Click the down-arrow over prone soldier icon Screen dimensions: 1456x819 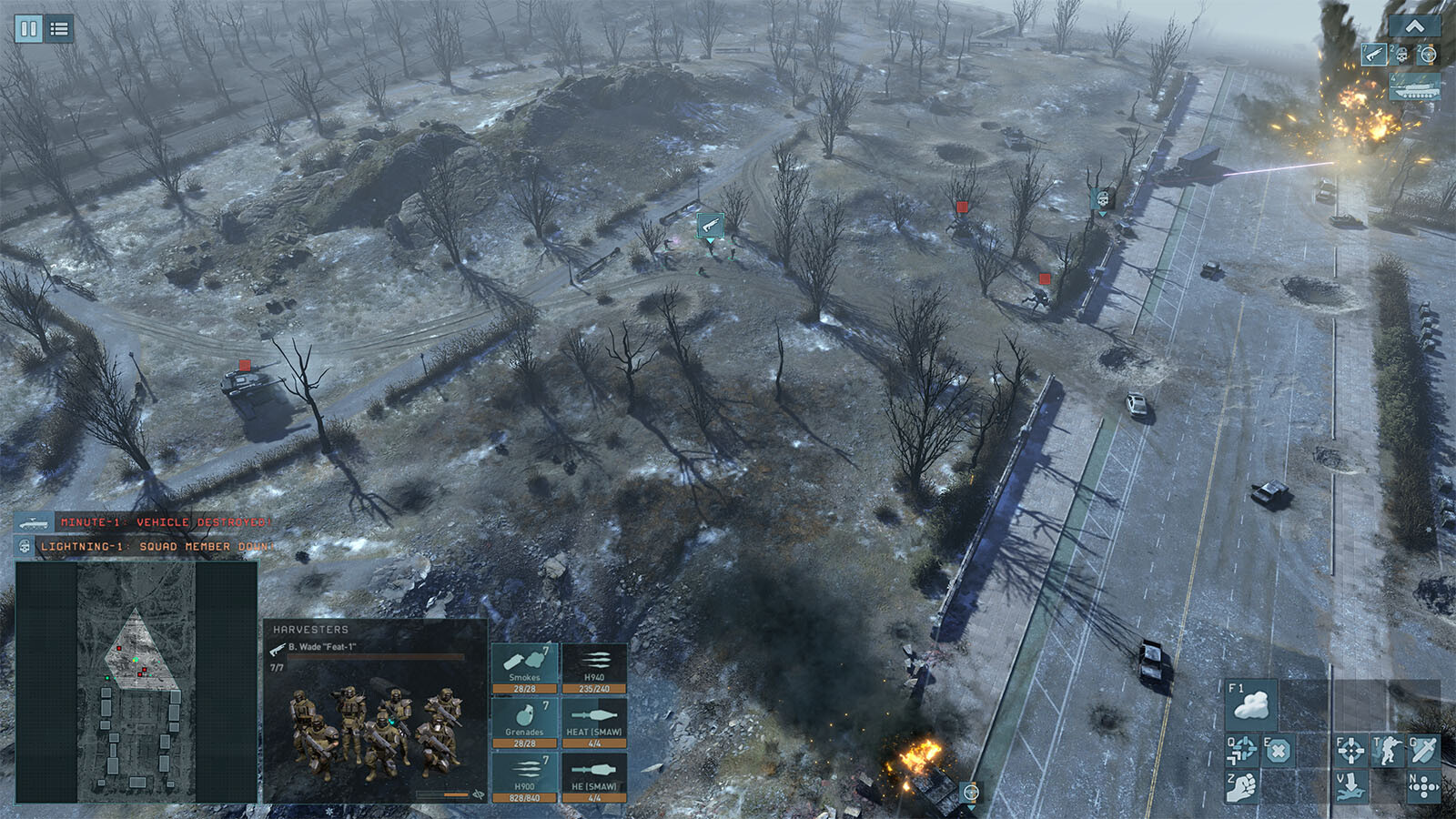click(1350, 785)
